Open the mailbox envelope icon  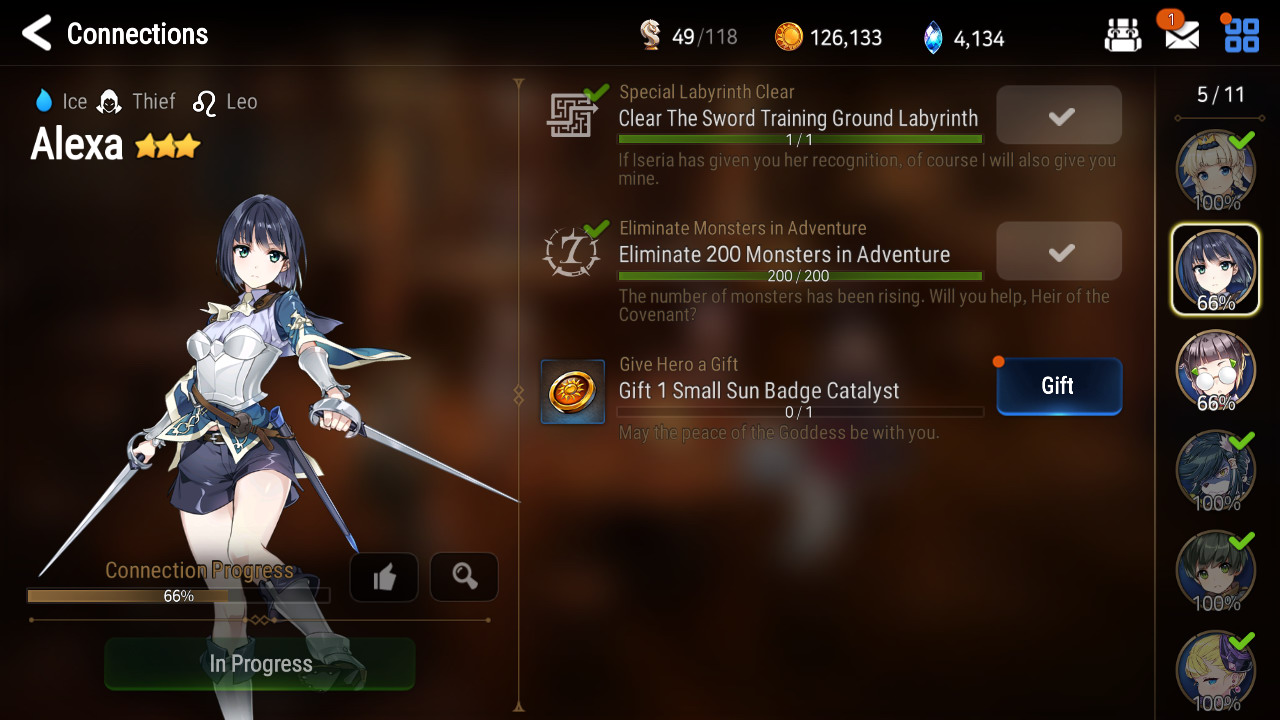pyautogui.click(x=1182, y=35)
